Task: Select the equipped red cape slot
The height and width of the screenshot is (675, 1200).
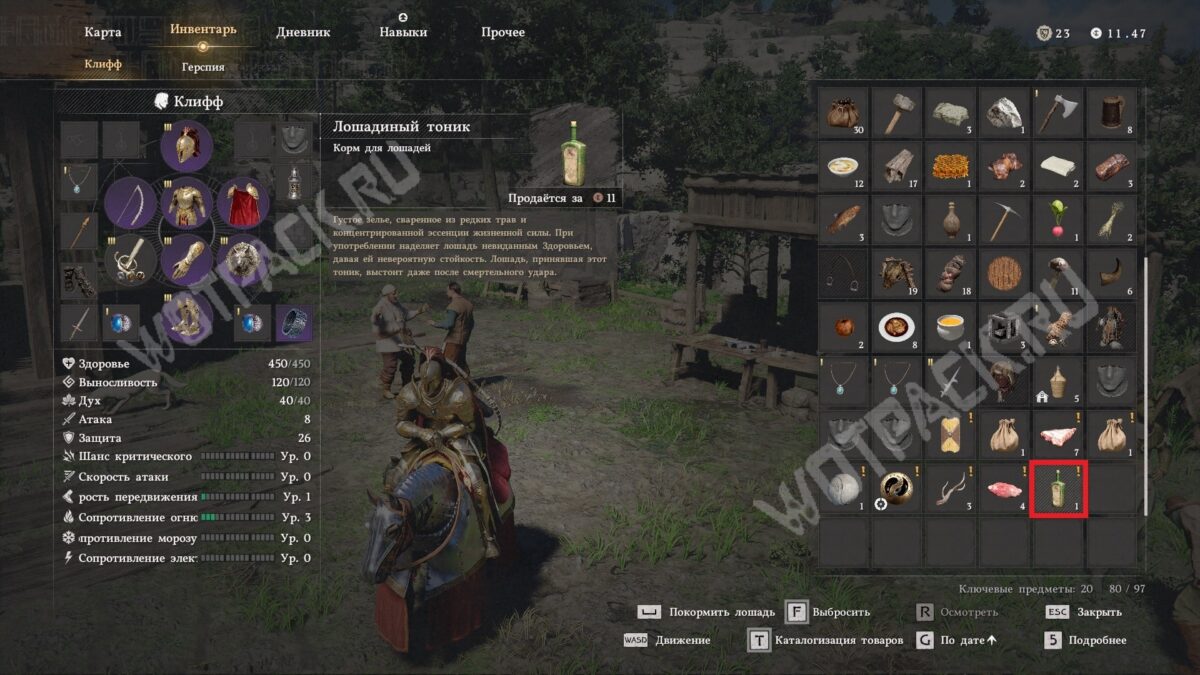Action: [241, 203]
